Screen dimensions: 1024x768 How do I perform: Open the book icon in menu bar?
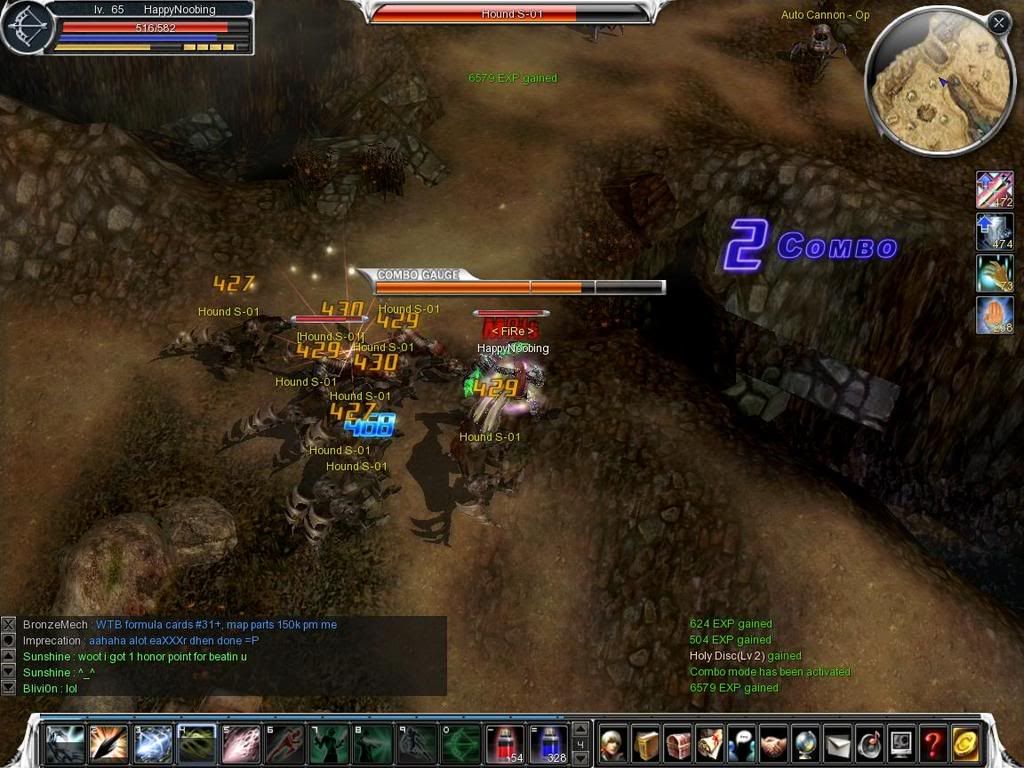(646, 744)
